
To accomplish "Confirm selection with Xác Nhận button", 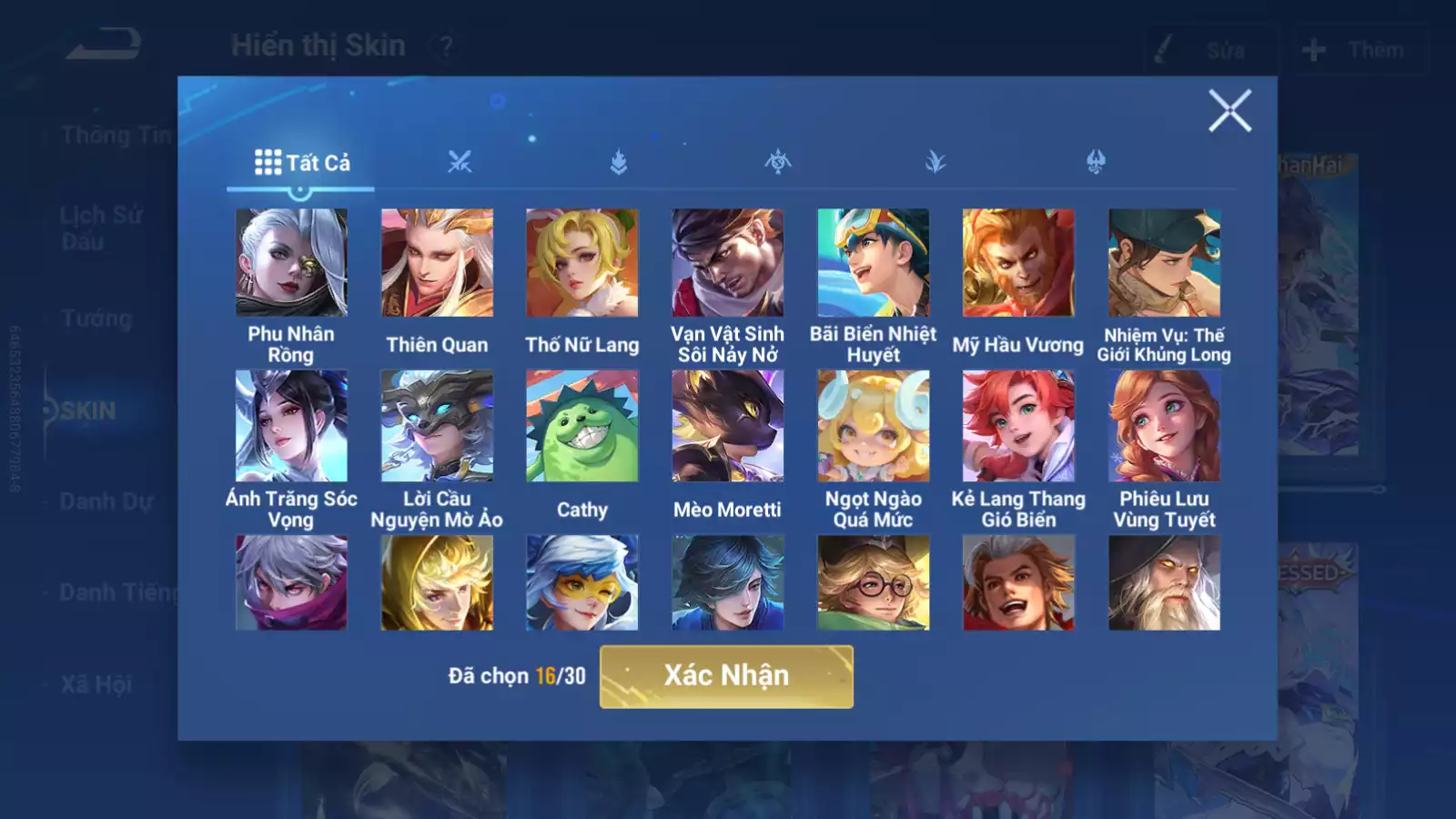I will (x=726, y=676).
